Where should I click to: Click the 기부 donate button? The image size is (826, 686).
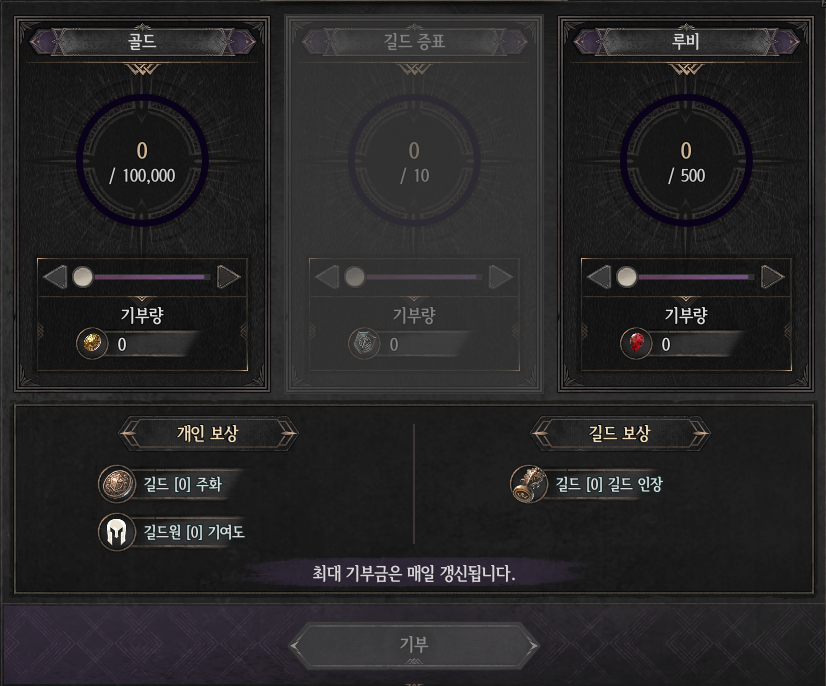pos(414,645)
